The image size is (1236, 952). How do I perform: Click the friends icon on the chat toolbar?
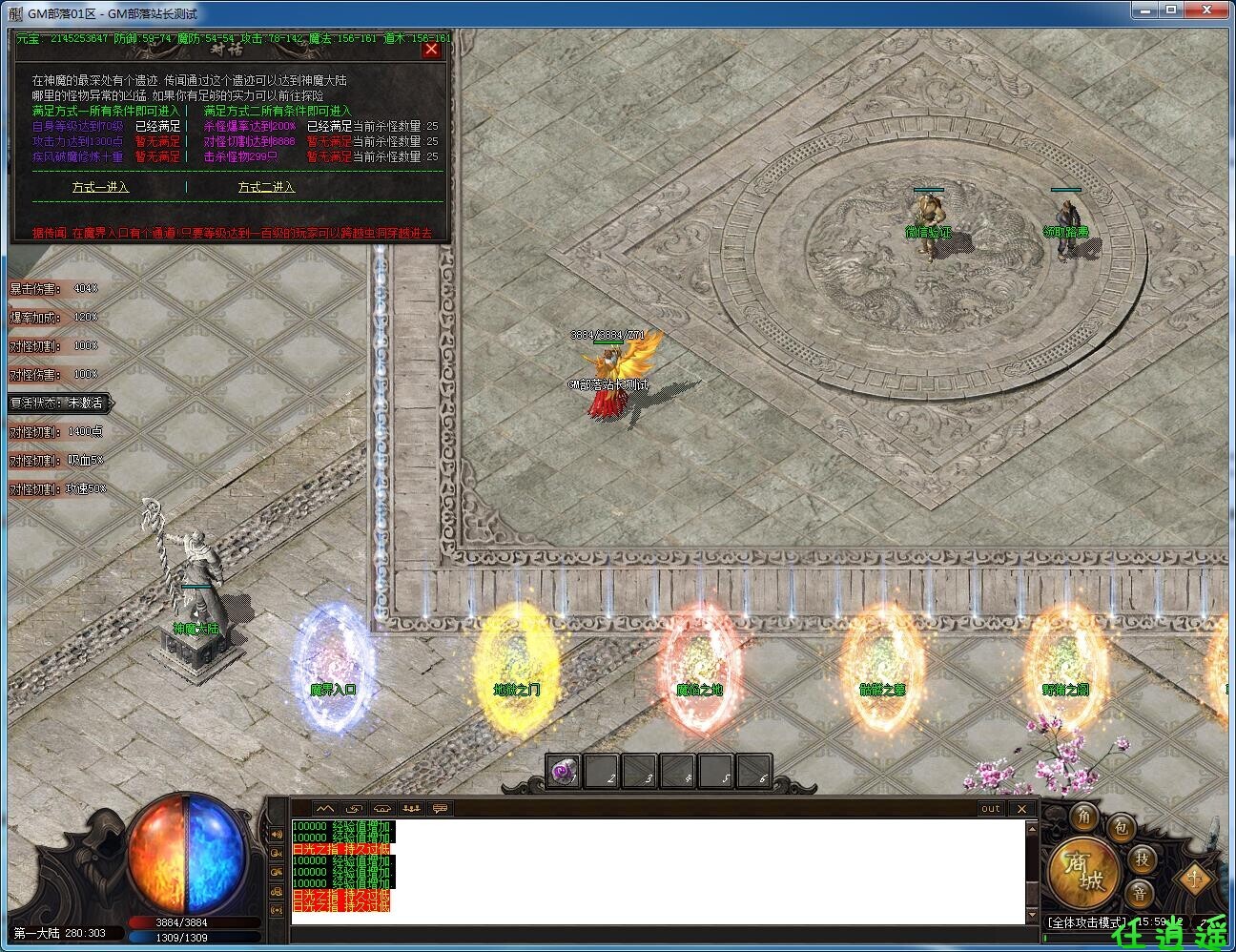411,808
